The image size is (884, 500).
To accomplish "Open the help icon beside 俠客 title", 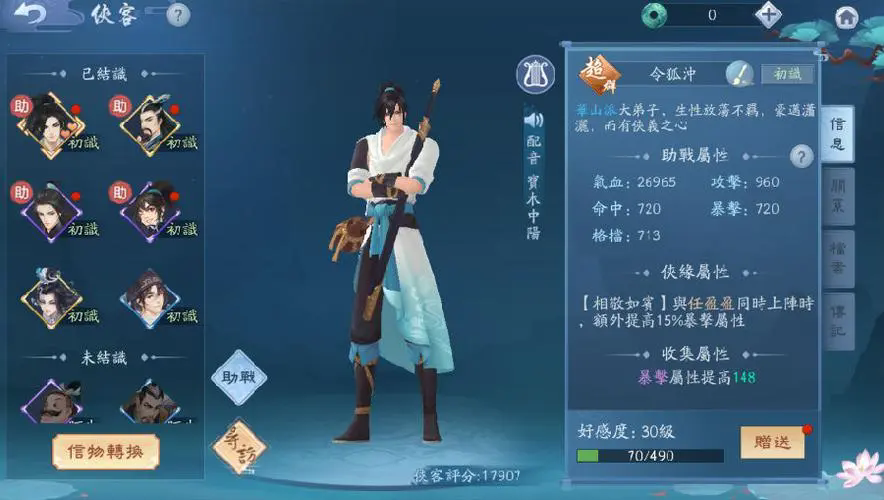I will (x=178, y=15).
